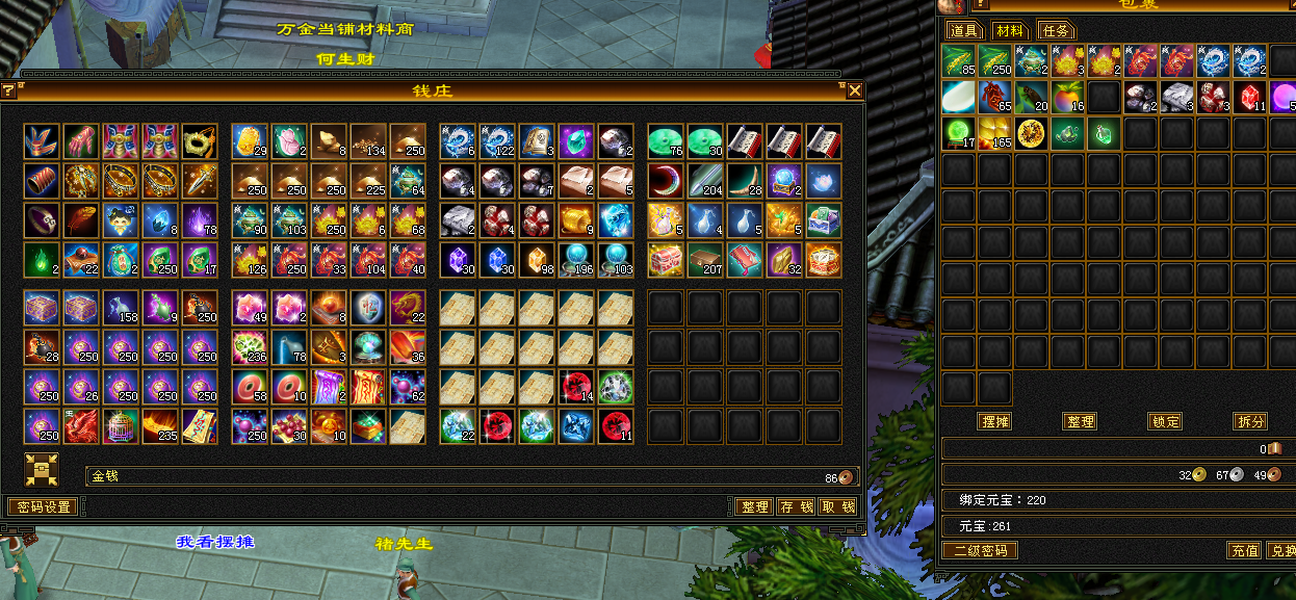The width and height of the screenshot is (1296, 600).
Task: Activate the 锁定 lock button
Action: (1165, 421)
